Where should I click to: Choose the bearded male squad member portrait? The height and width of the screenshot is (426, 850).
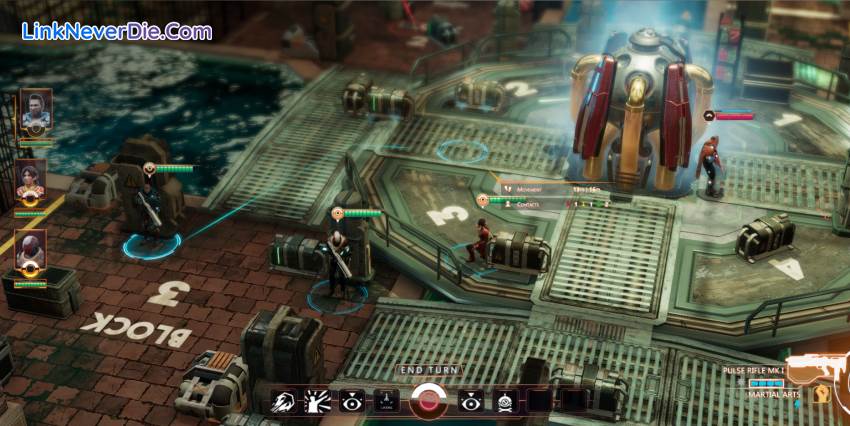coord(36,109)
